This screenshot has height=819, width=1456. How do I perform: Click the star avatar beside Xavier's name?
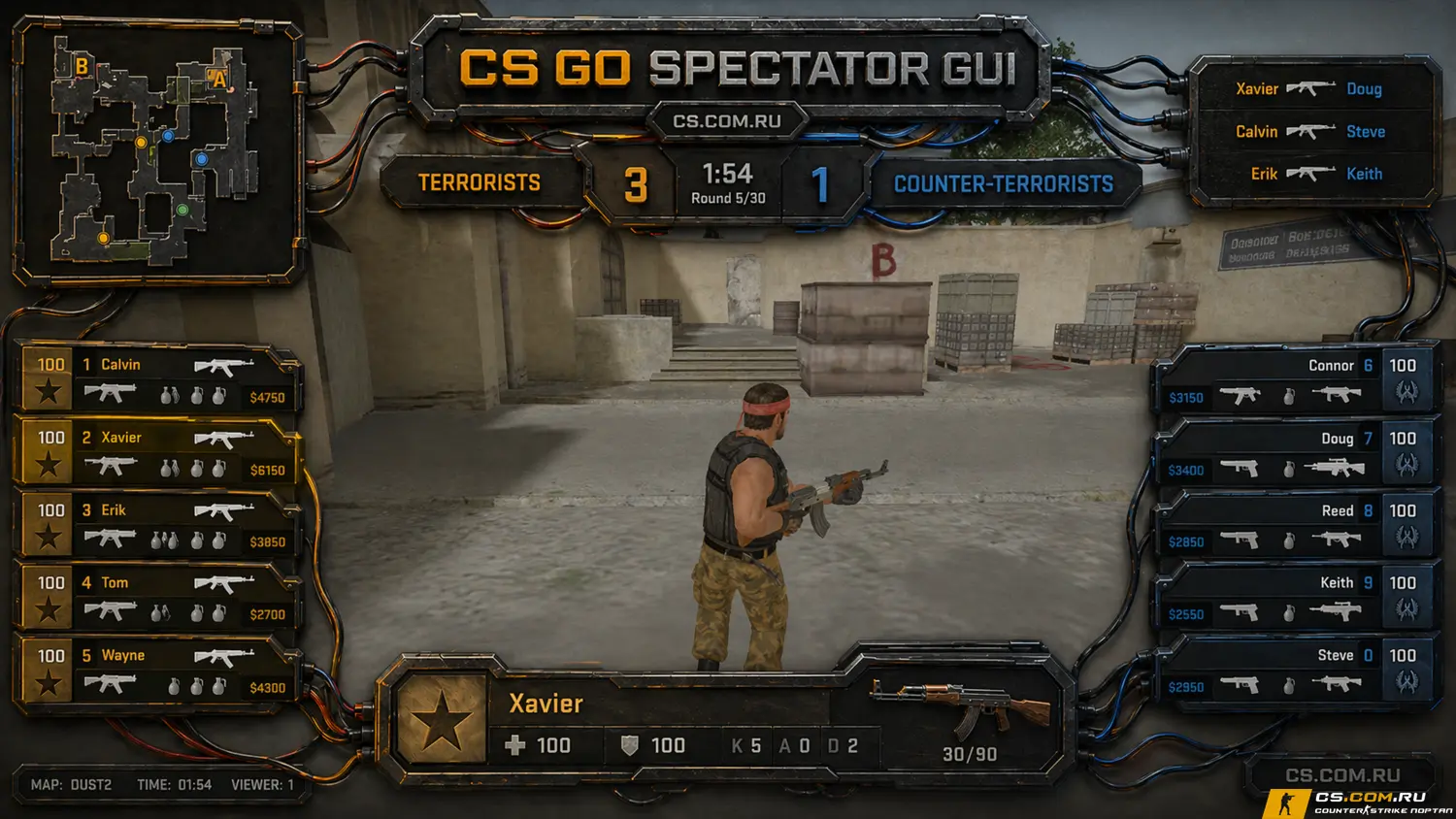[442, 720]
